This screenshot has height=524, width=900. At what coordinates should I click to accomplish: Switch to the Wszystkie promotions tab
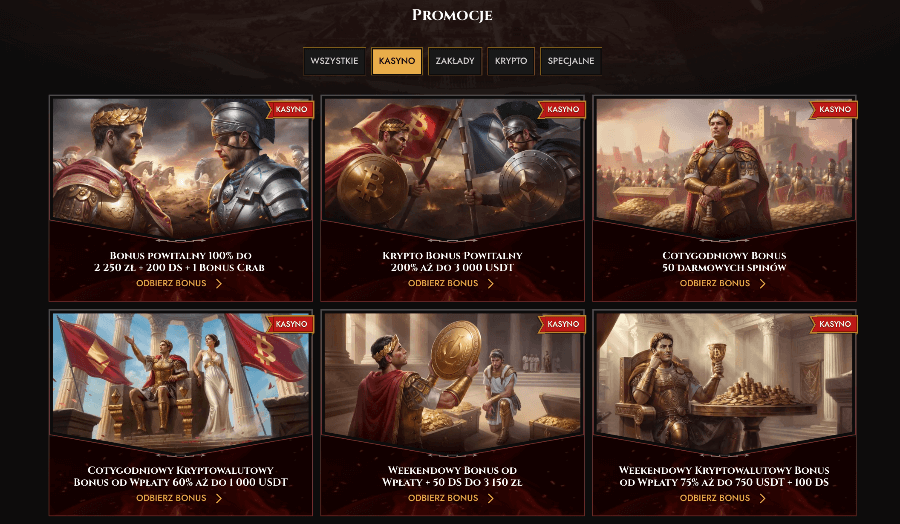(x=334, y=61)
